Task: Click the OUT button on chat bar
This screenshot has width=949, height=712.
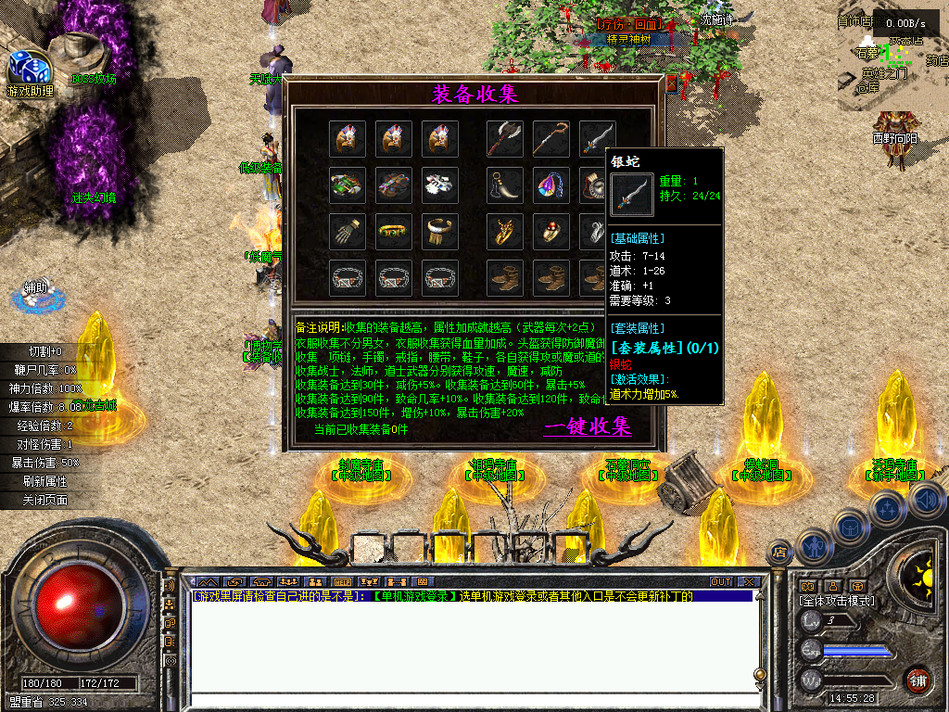Action: pyautogui.click(x=720, y=581)
